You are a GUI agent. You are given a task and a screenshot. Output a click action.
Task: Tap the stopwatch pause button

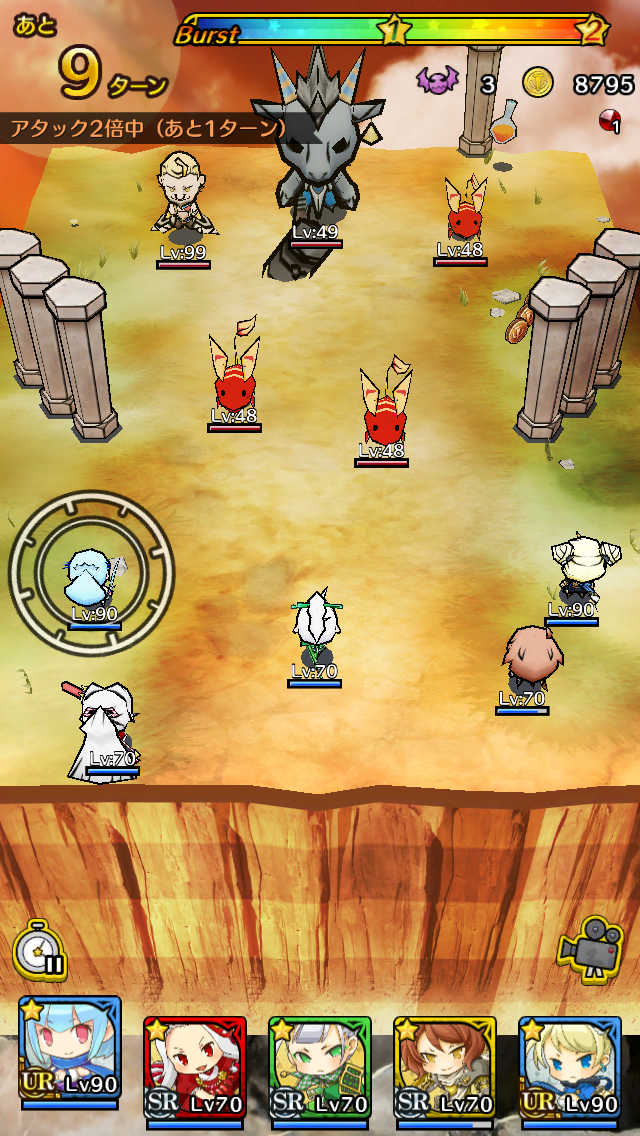[x=40, y=949]
